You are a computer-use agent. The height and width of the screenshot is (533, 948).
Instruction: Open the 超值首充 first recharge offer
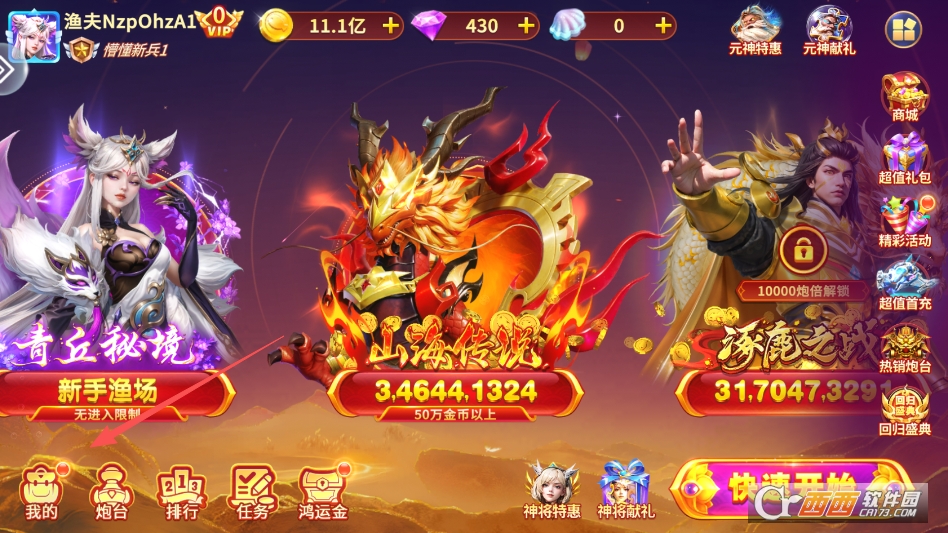(904, 284)
